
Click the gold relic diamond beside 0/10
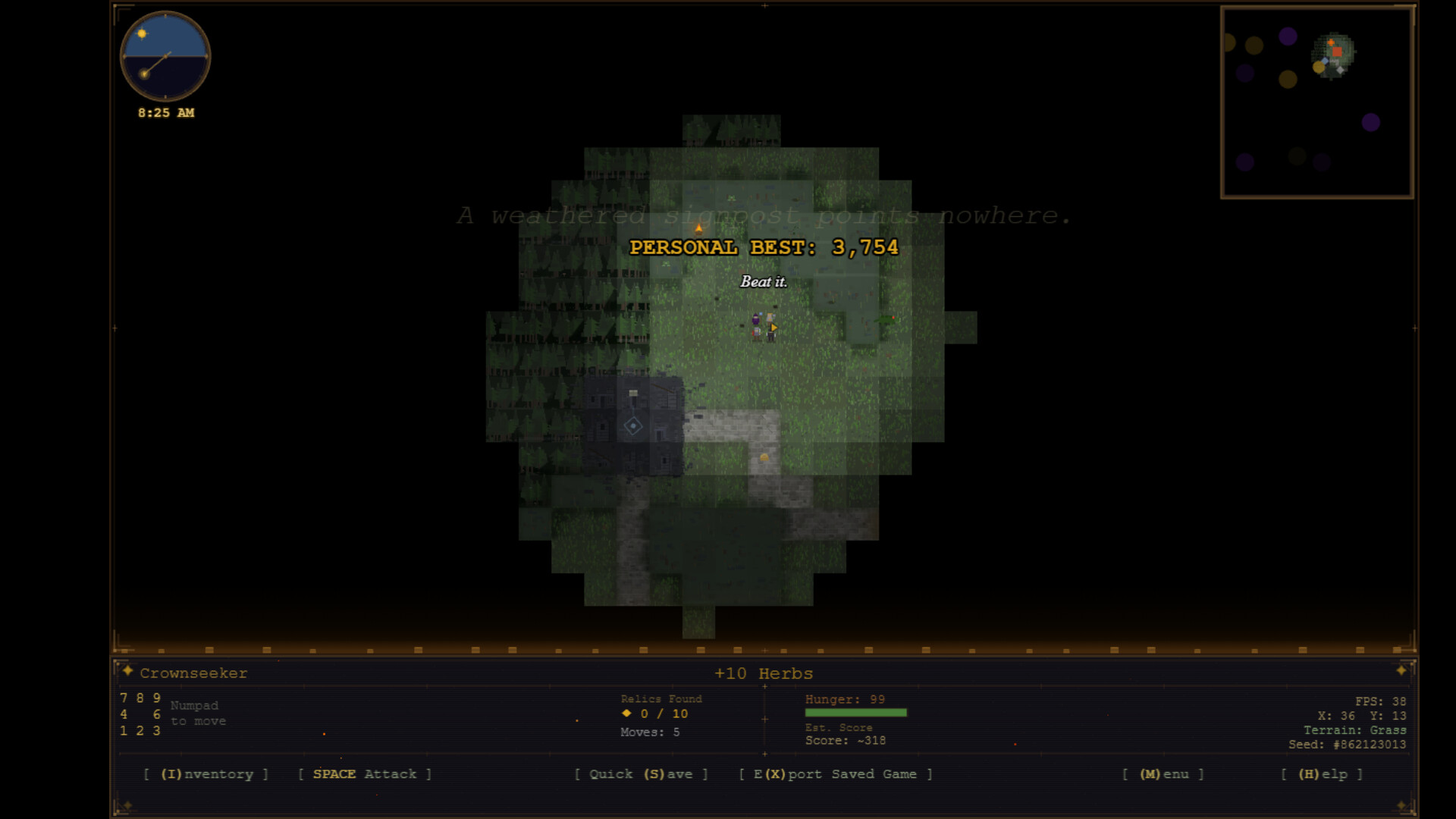click(626, 714)
